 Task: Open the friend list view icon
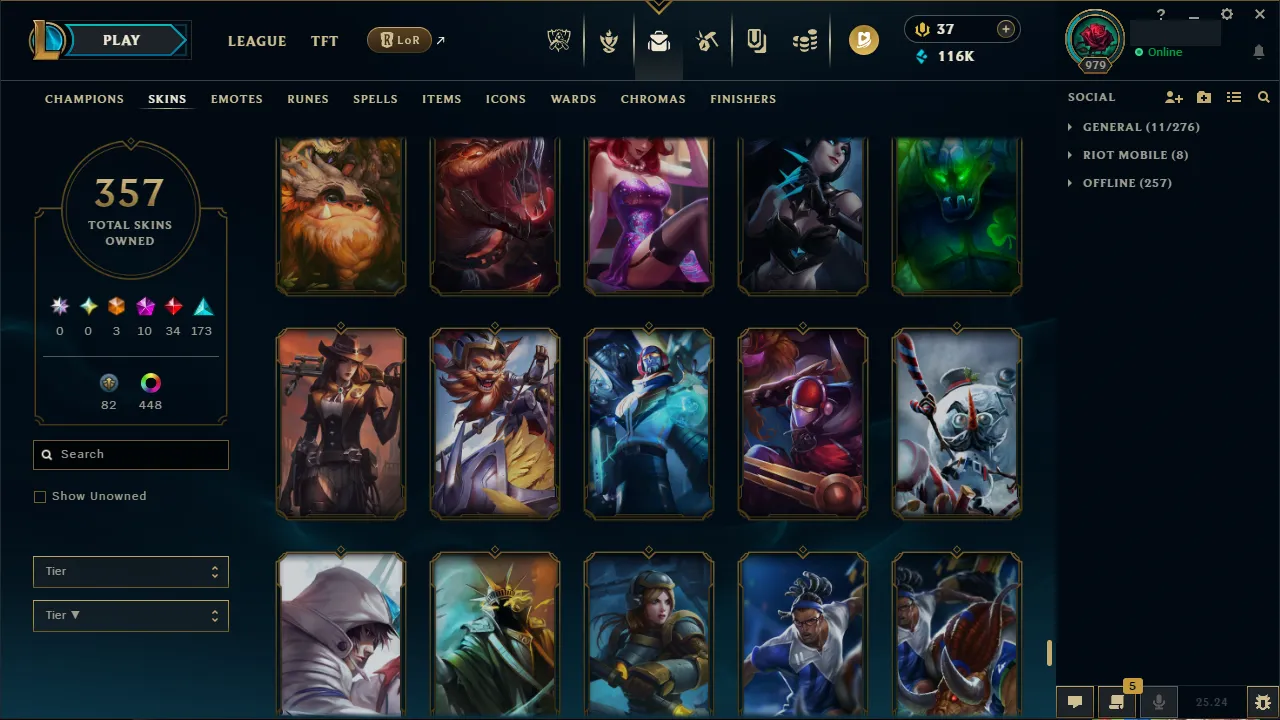tap(1234, 97)
